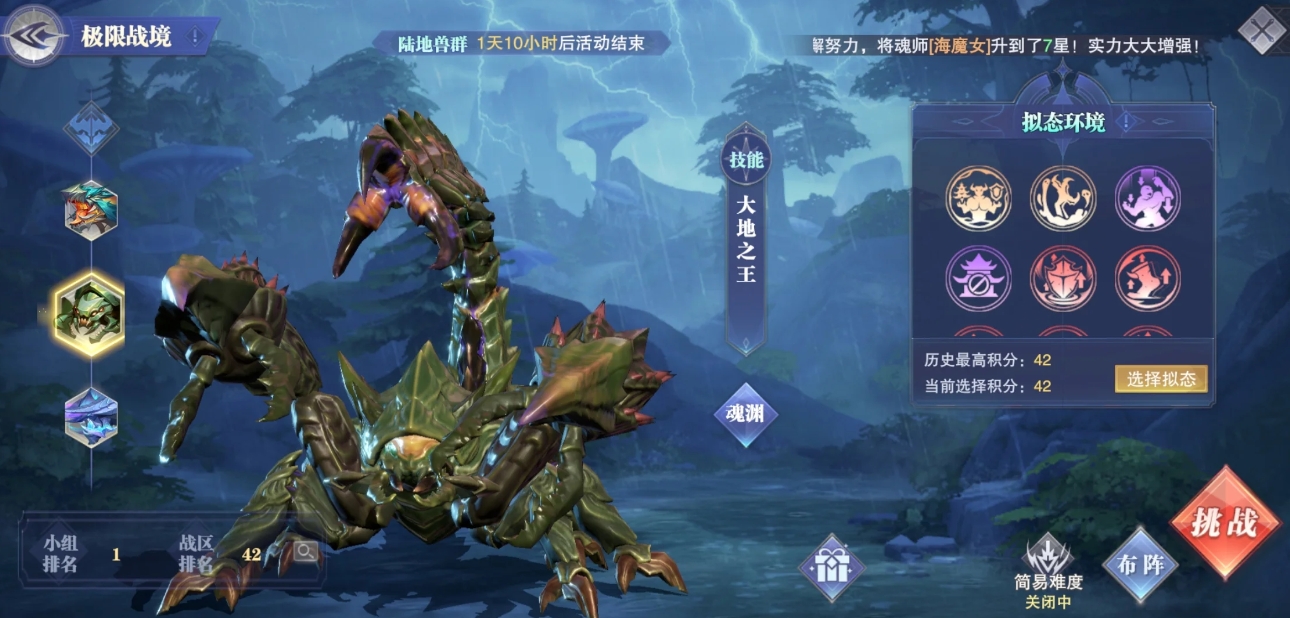This screenshot has width=1290, height=618.
Task: Select the purple creature boss portrait
Action: click(91, 416)
